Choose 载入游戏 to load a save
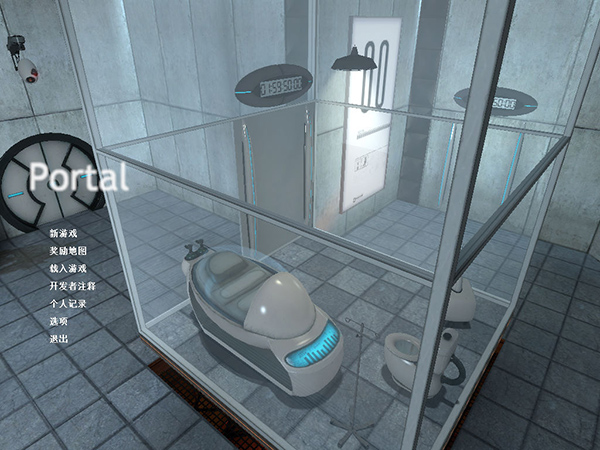Screen dimensions: 600x450 point(67,268)
